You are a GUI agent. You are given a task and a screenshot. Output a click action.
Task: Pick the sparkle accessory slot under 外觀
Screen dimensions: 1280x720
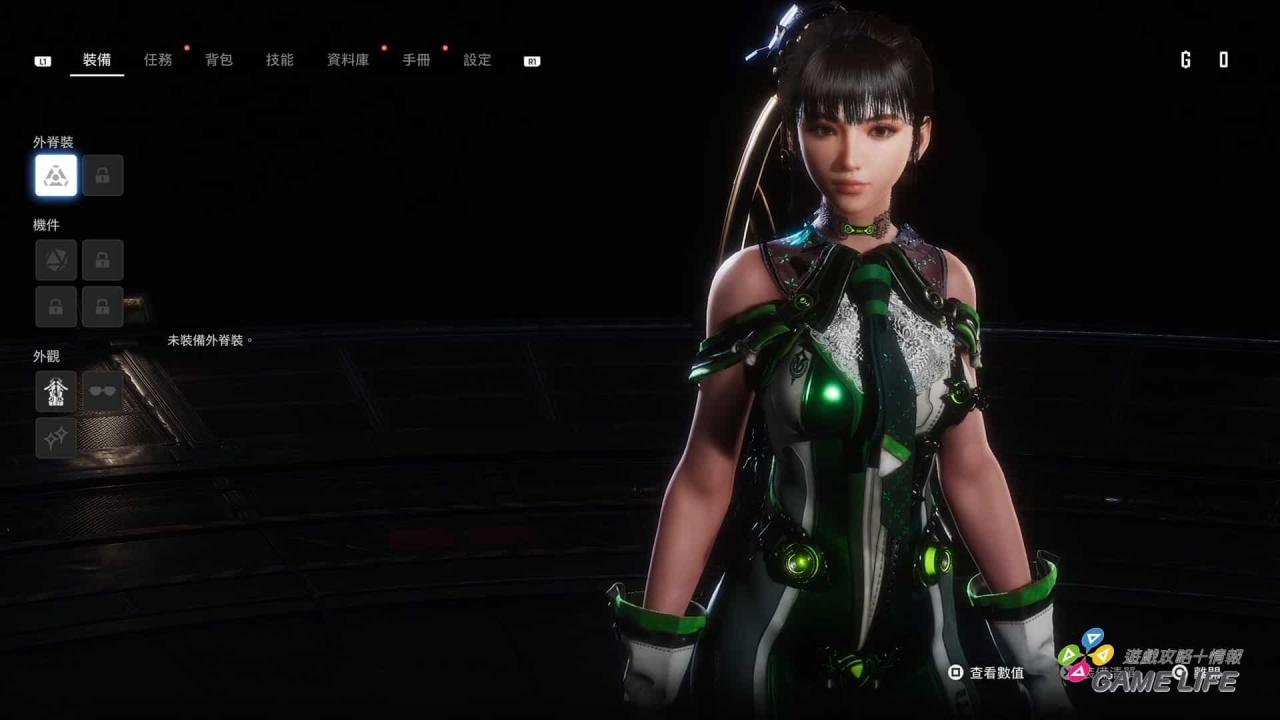pyautogui.click(x=56, y=438)
